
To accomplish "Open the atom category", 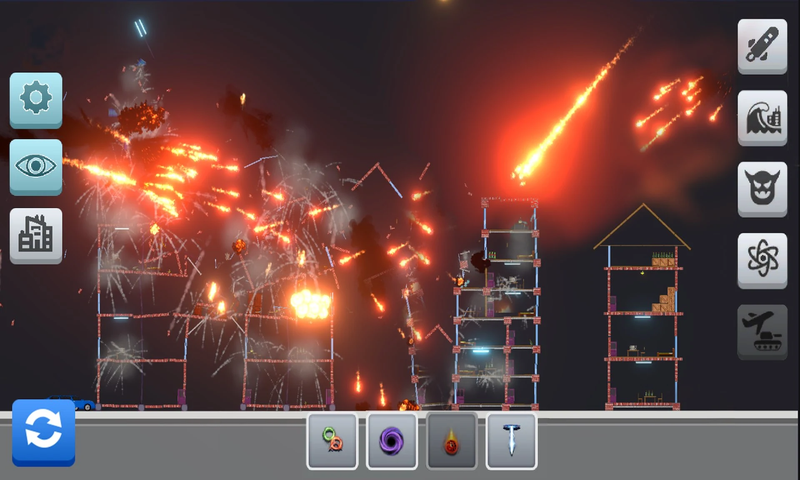I will 762,260.
